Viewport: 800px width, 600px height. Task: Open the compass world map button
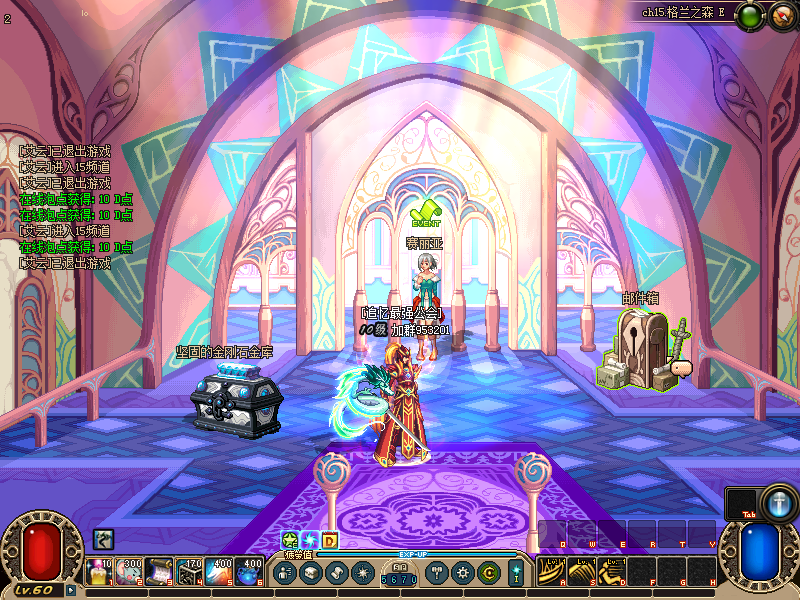tap(779, 16)
